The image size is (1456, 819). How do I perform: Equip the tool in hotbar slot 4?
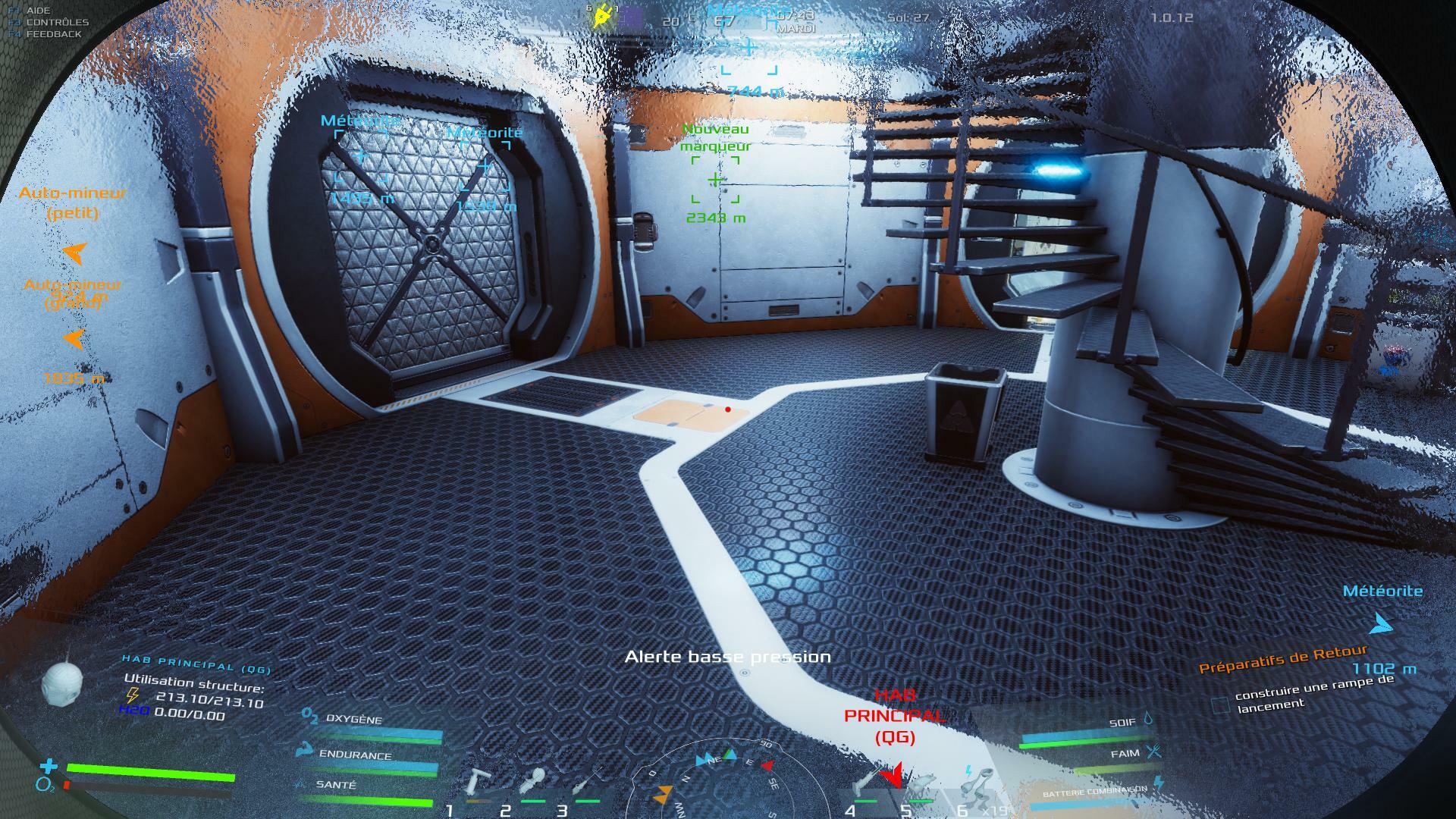(864, 785)
